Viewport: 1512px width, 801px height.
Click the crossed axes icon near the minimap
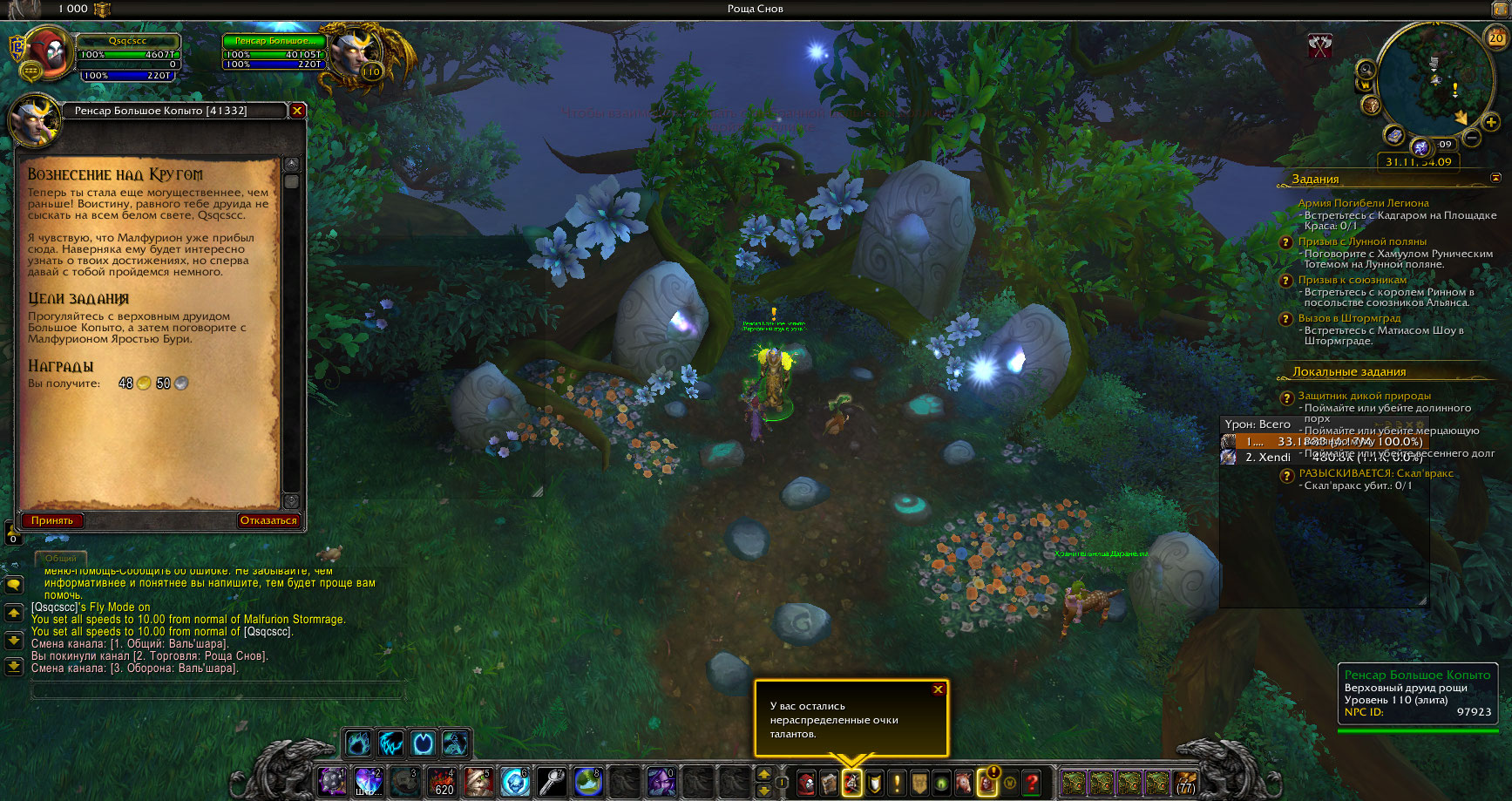(x=1320, y=46)
